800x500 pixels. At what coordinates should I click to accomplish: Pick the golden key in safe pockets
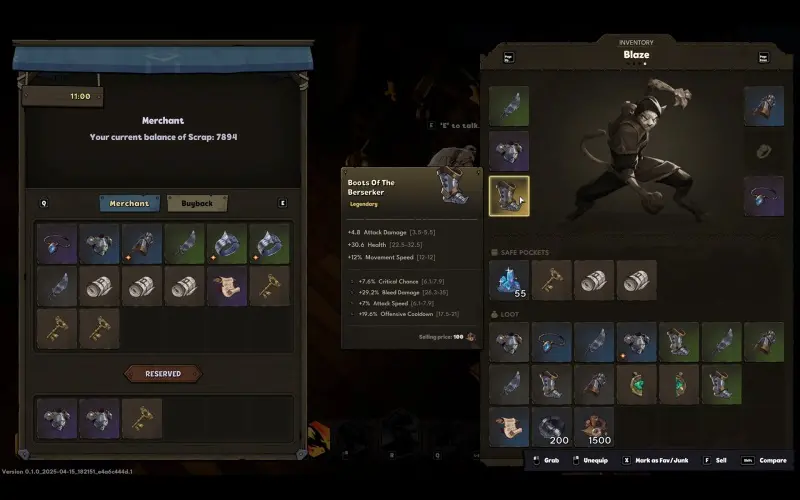pos(552,280)
